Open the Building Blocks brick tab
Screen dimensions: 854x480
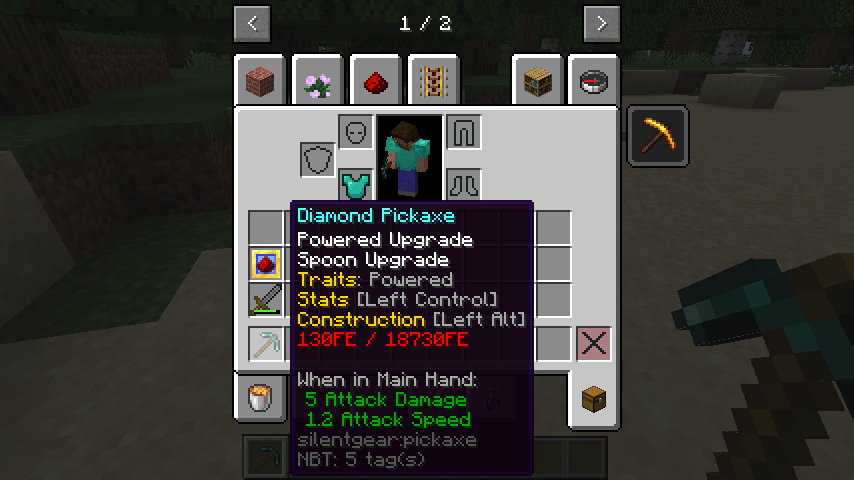click(x=262, y=82)
